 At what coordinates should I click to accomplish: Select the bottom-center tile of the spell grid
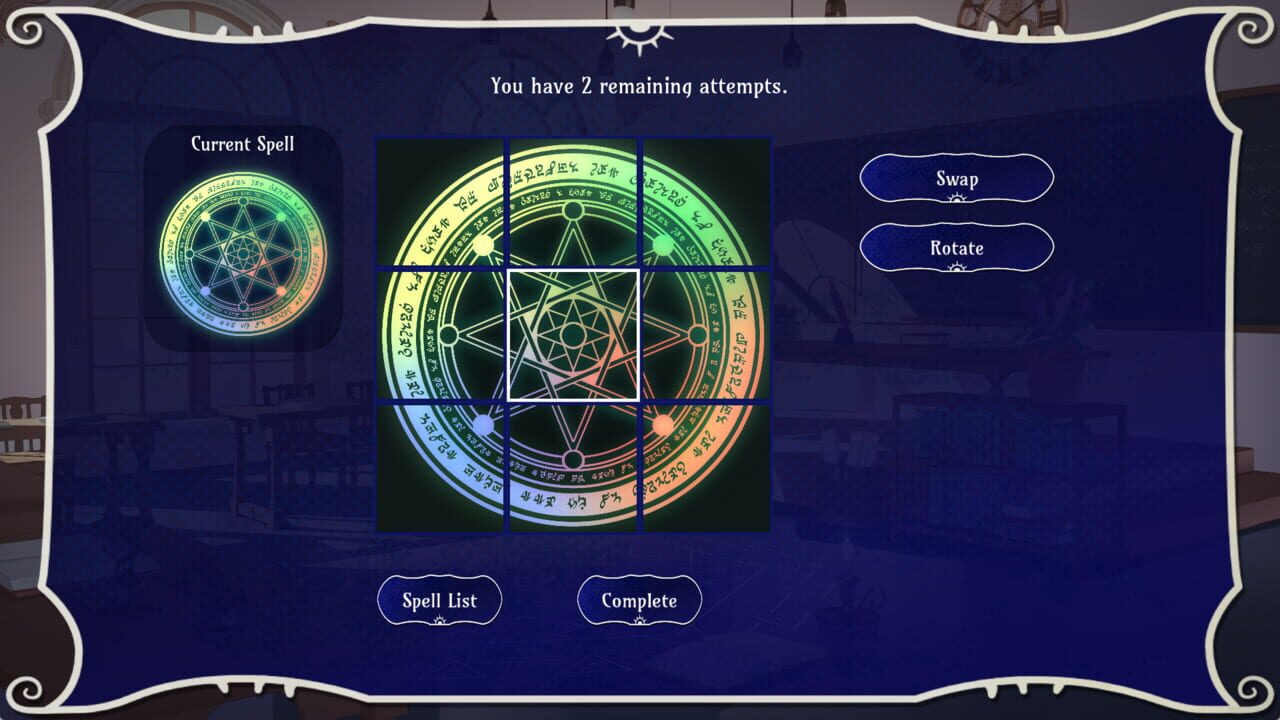[573, 467]
